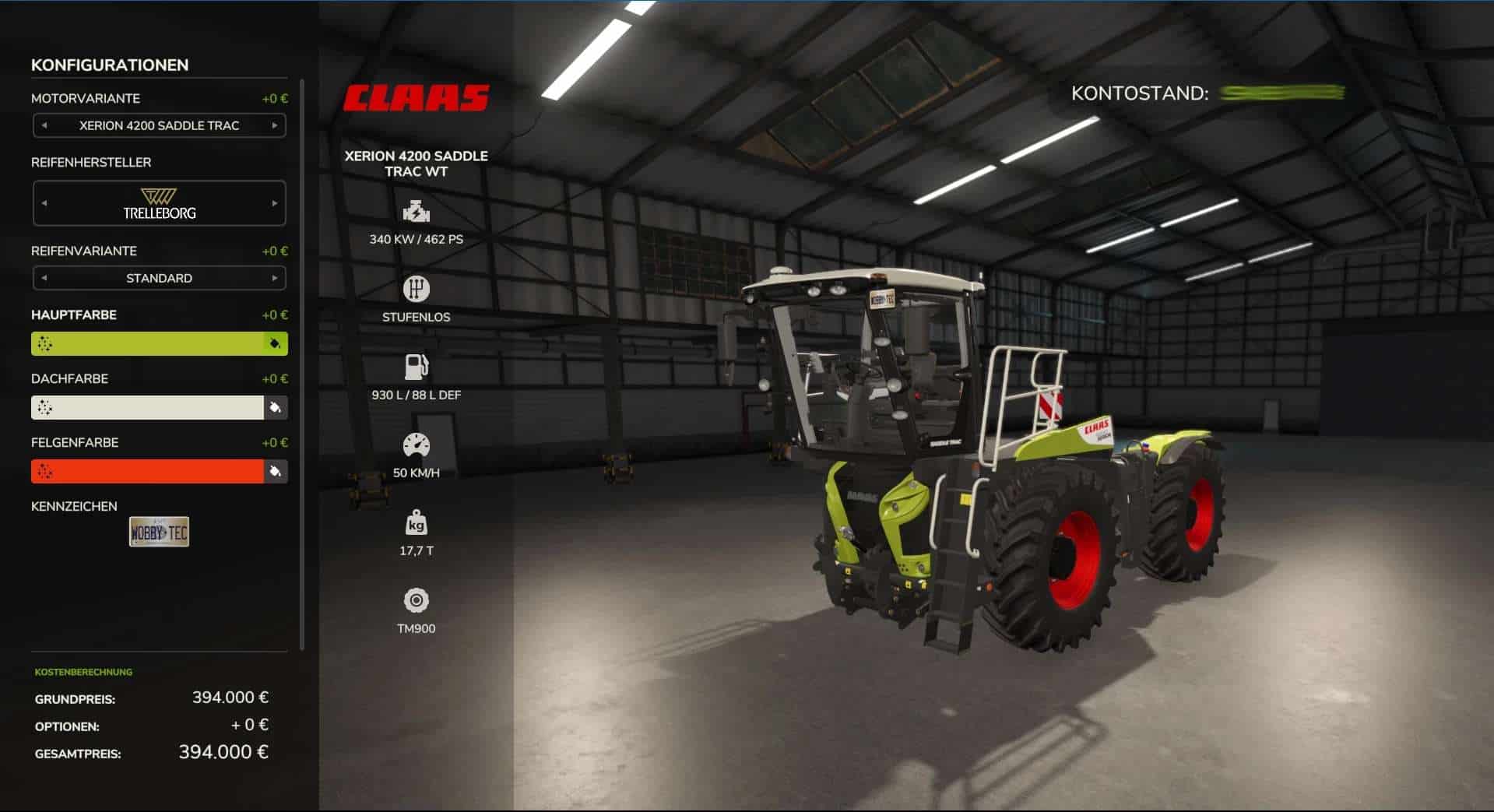
Task: Click the paint bucket for Hauptfarbe
Action: [275, 343]
